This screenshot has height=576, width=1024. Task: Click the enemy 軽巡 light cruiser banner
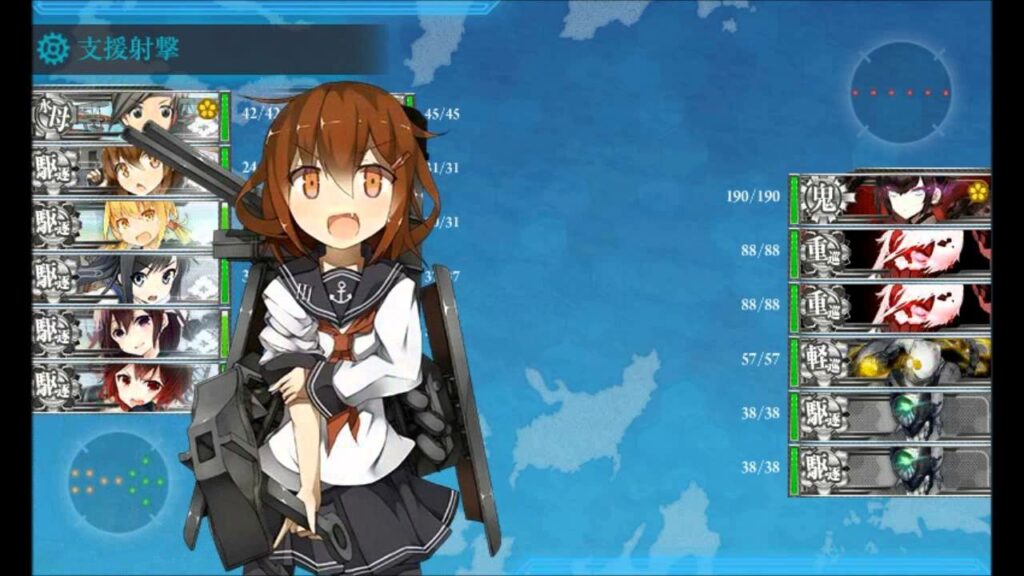[x=890, y=357]
